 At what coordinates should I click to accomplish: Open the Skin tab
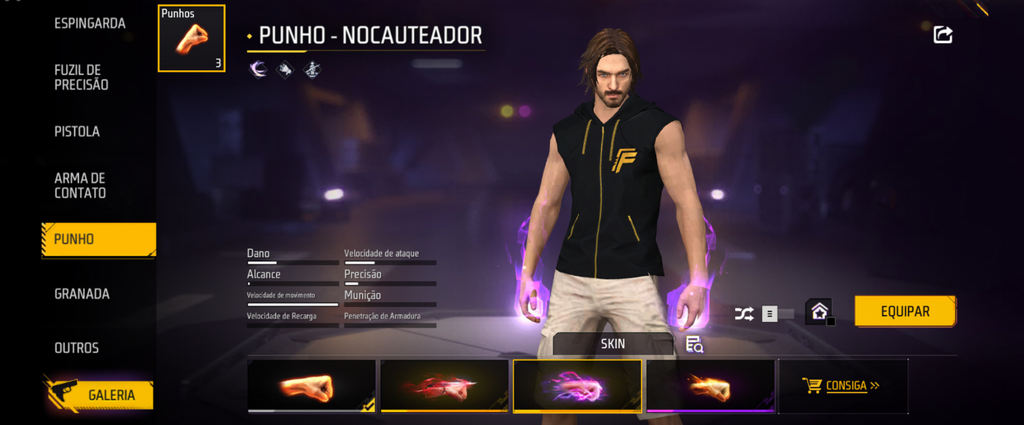point(612,344)
